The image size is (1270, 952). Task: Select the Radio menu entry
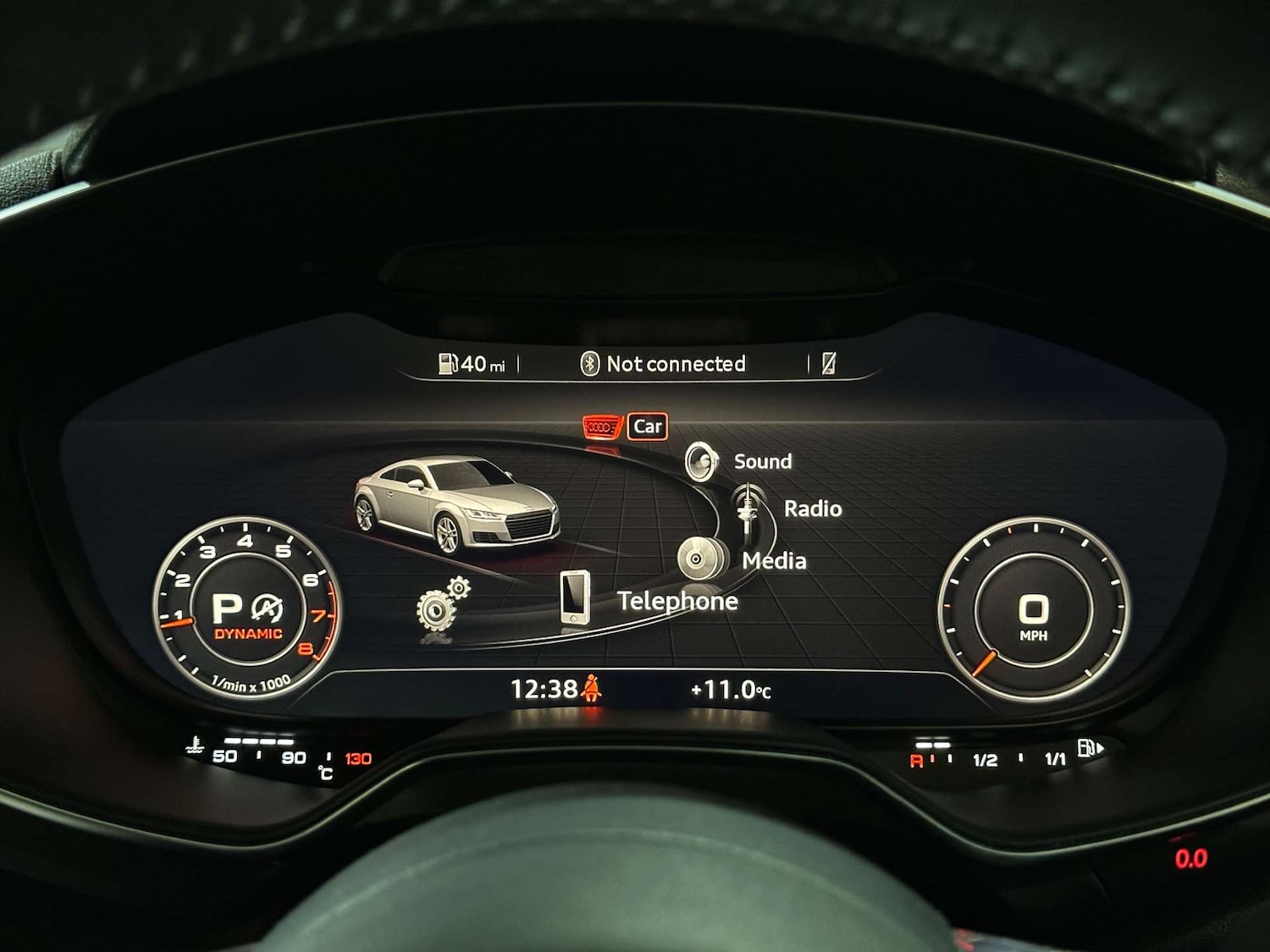tap(812, 508)
